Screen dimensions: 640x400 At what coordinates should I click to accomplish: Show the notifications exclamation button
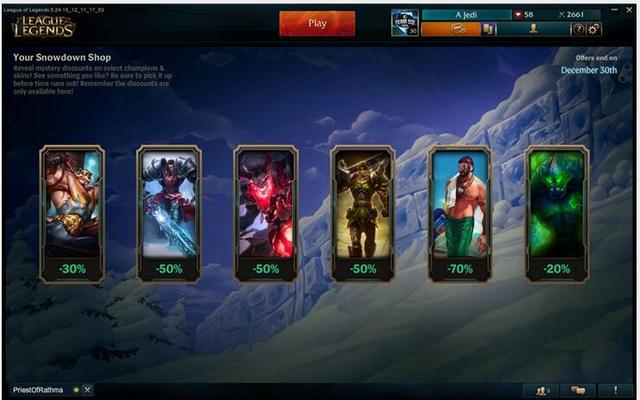click(615, 389)
